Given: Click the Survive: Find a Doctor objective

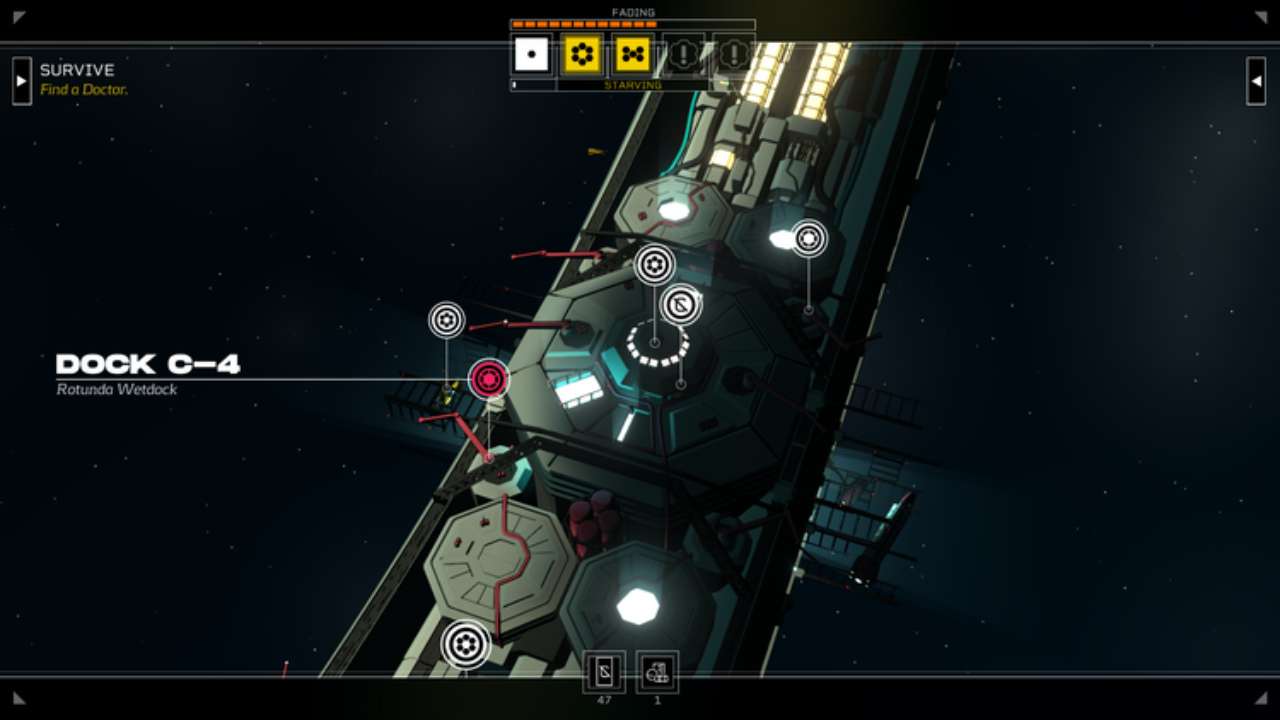Looking at the screenshot, I should [x=84, y=80].
